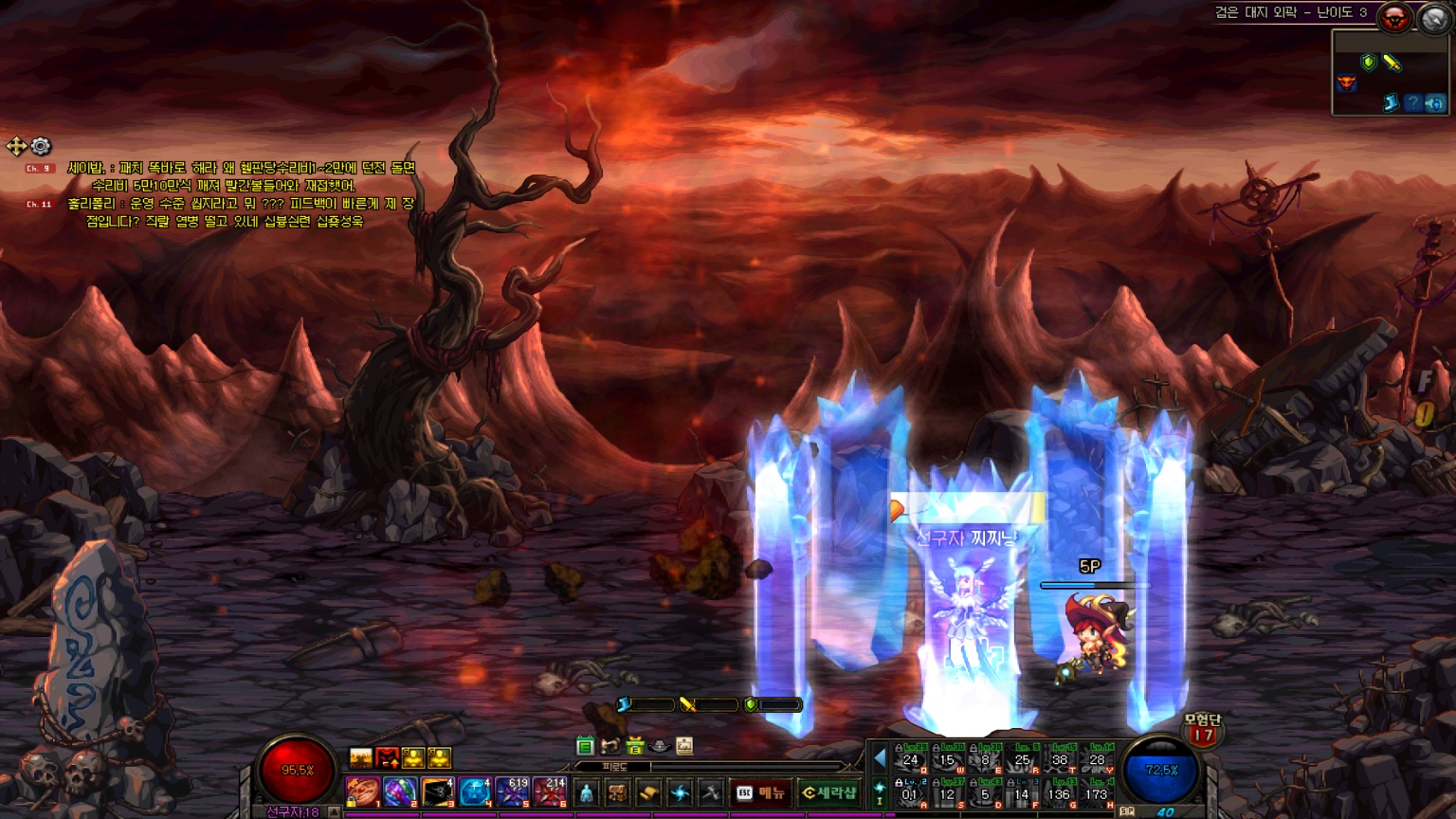
Task: Select the blue crystal item in slot 4
Action: [475, 792]
